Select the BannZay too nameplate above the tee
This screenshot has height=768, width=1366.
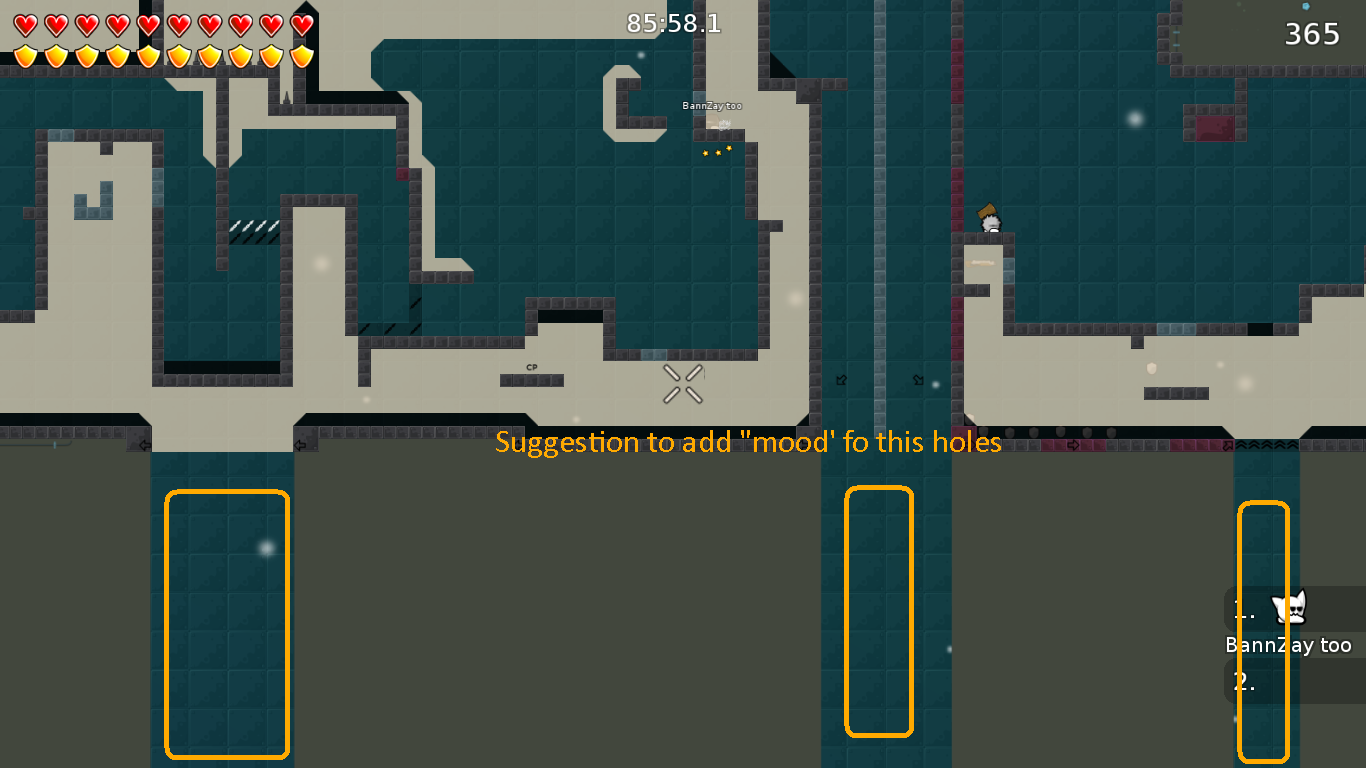click(711, 104)
